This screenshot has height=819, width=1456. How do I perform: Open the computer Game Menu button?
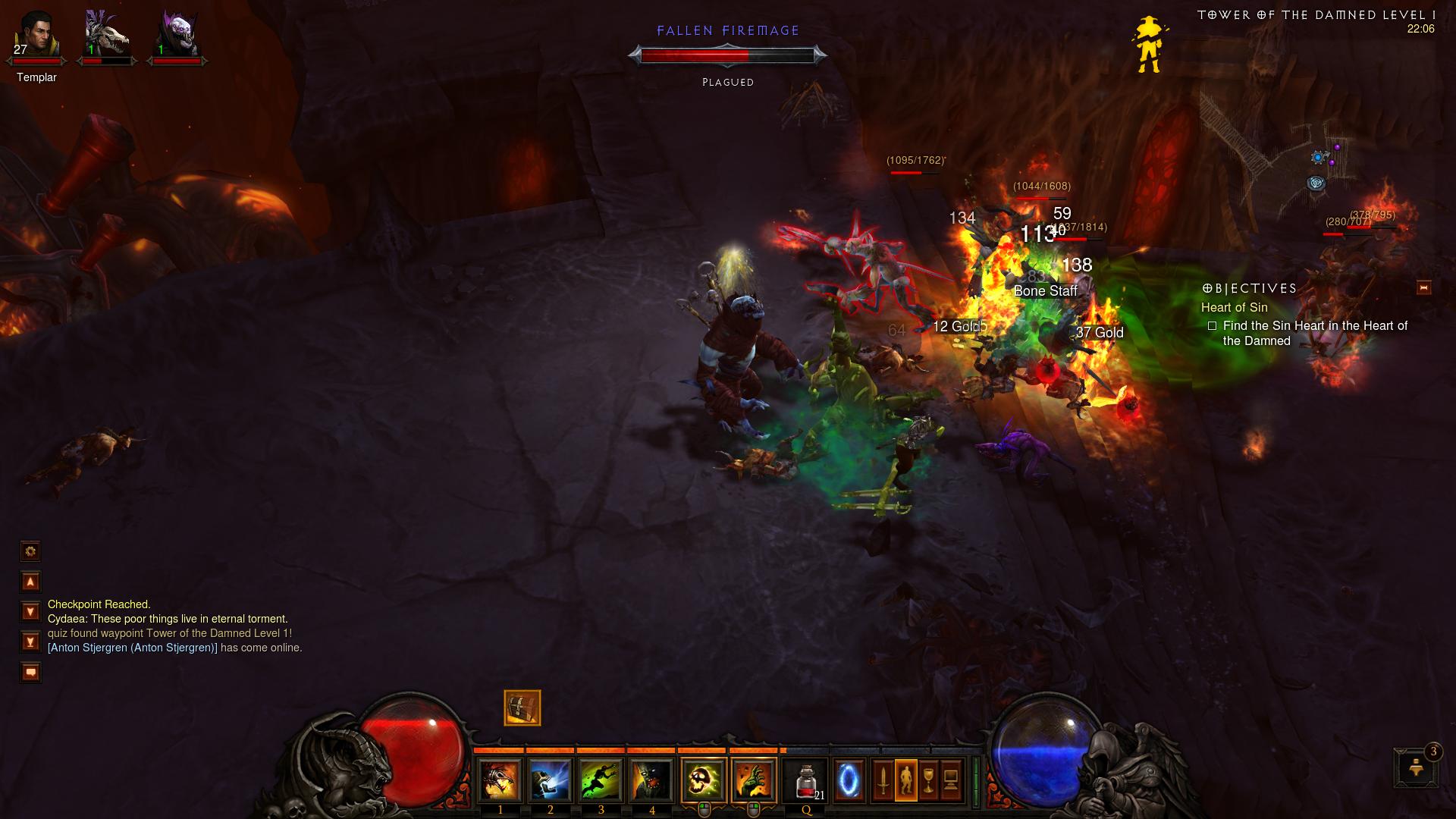tap(952, 780)
